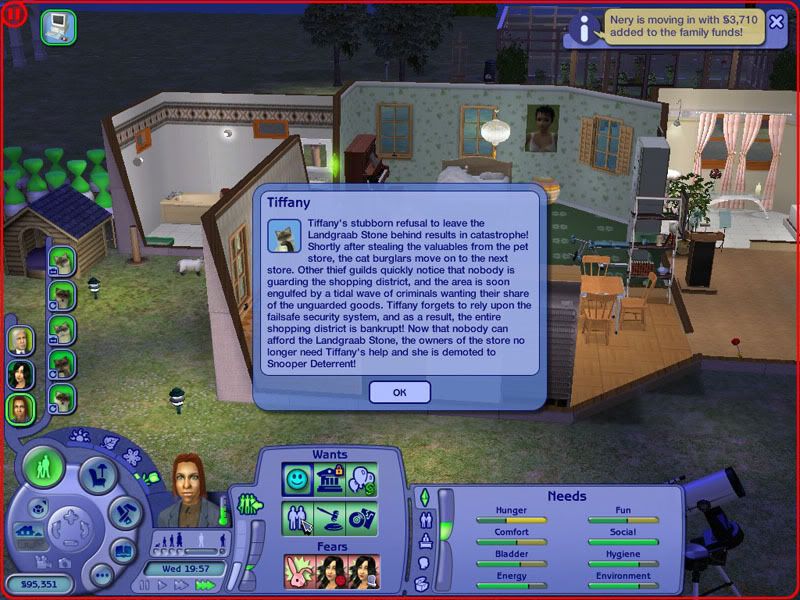Confirm the Tiffany dialog with OK
The width and height of the screenshot is (800, 600).
399,392
